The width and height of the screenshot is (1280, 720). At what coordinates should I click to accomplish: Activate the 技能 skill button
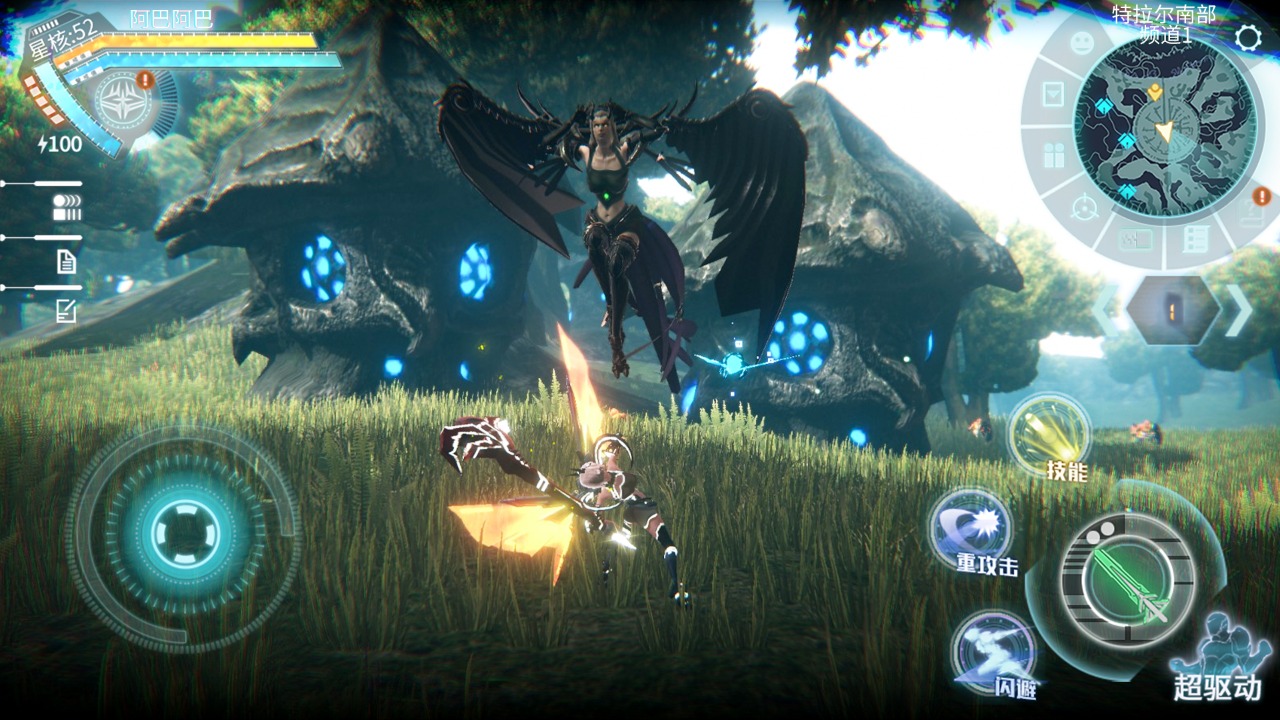[1049, 436]
